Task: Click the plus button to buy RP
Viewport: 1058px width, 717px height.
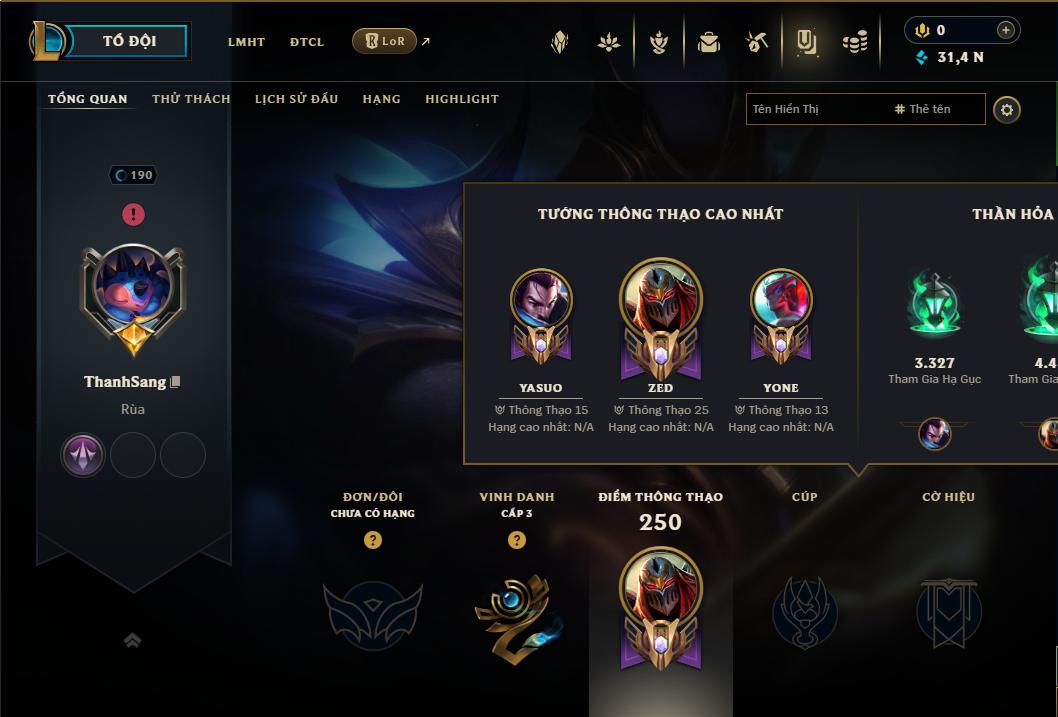Action: pos(1005,30)
